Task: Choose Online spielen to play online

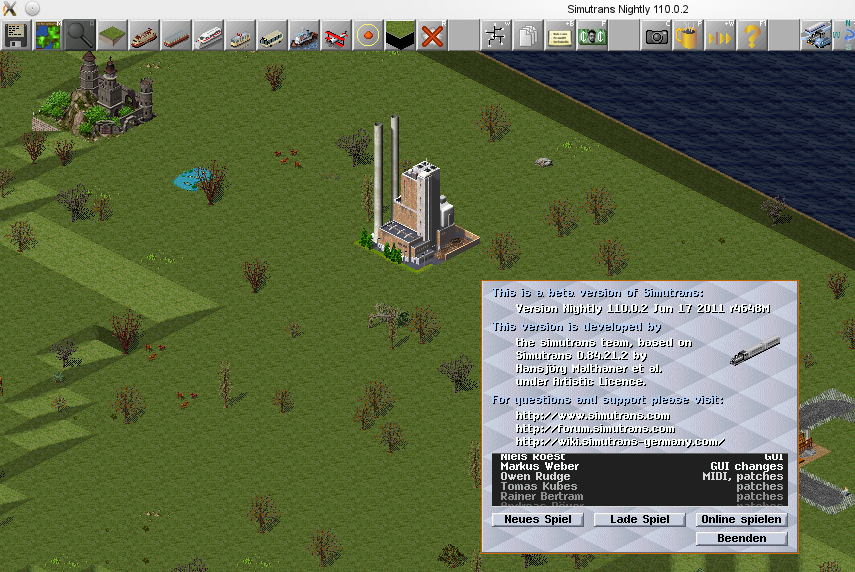Action: [x=741, y=520]
